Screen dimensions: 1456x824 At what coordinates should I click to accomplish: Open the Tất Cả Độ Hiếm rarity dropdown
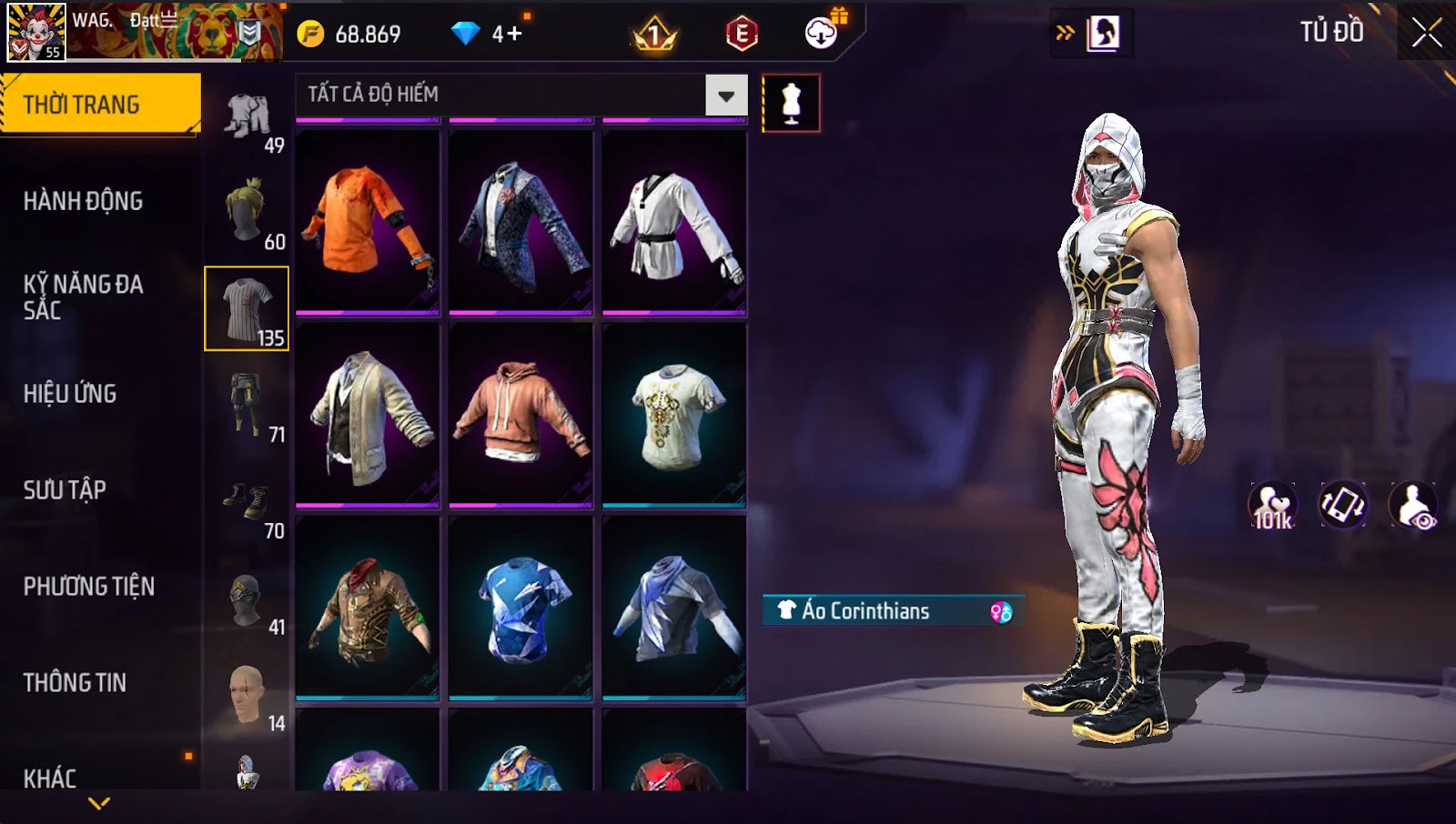[726, 95]
